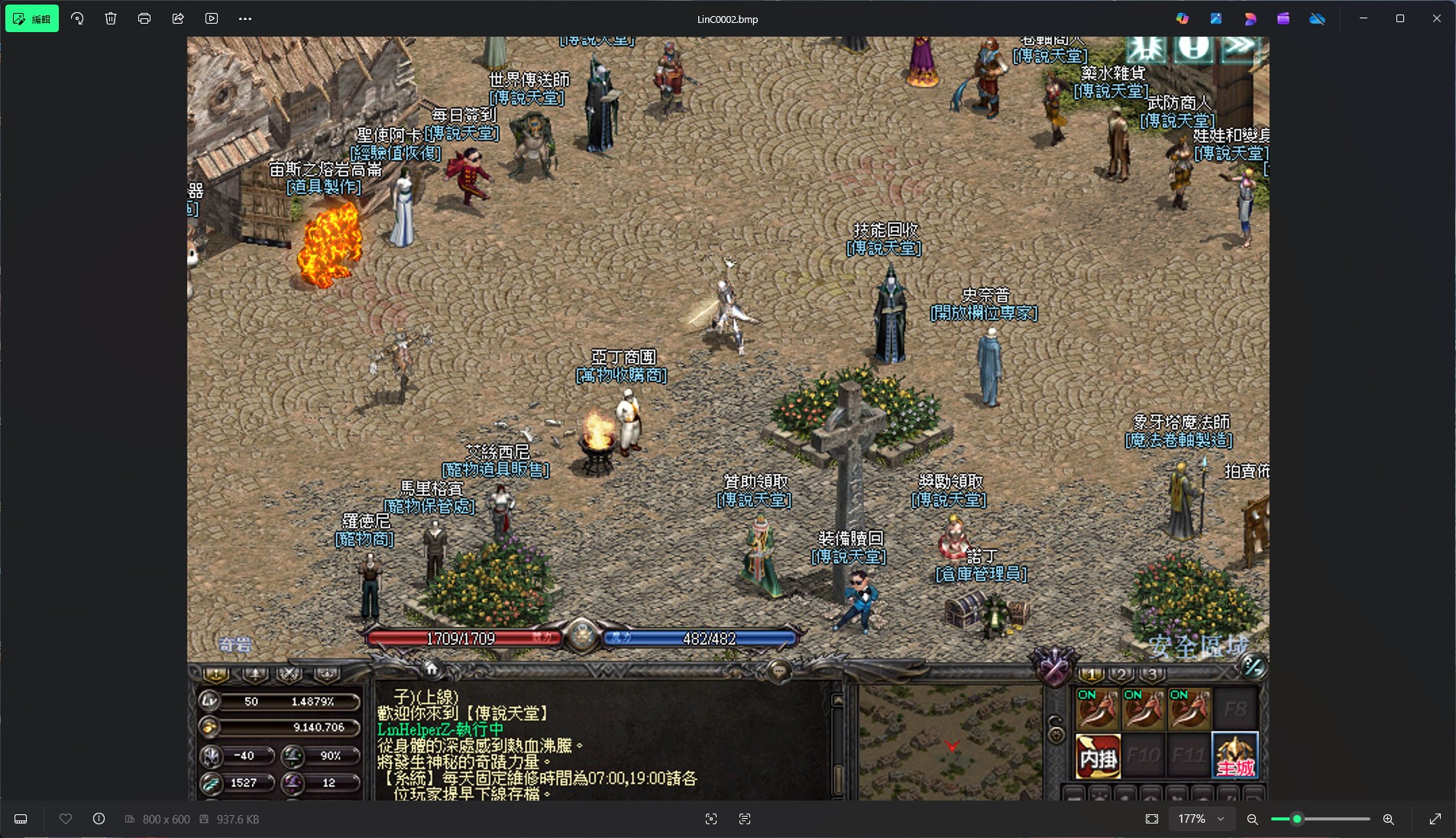Toggle the hotbar padlock icon

1056,728
